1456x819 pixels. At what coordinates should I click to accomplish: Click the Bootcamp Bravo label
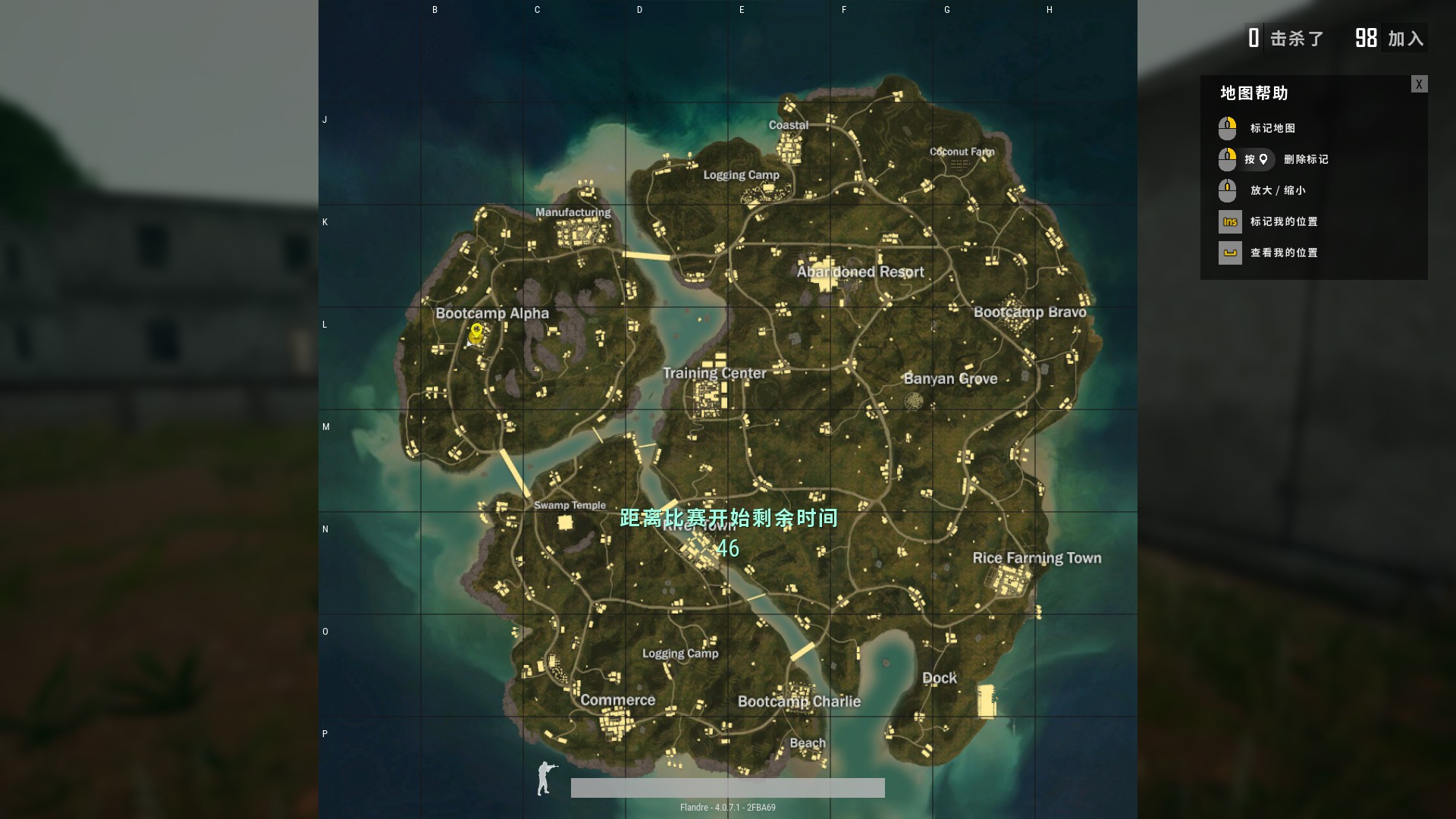click(x=1031, y=312)
